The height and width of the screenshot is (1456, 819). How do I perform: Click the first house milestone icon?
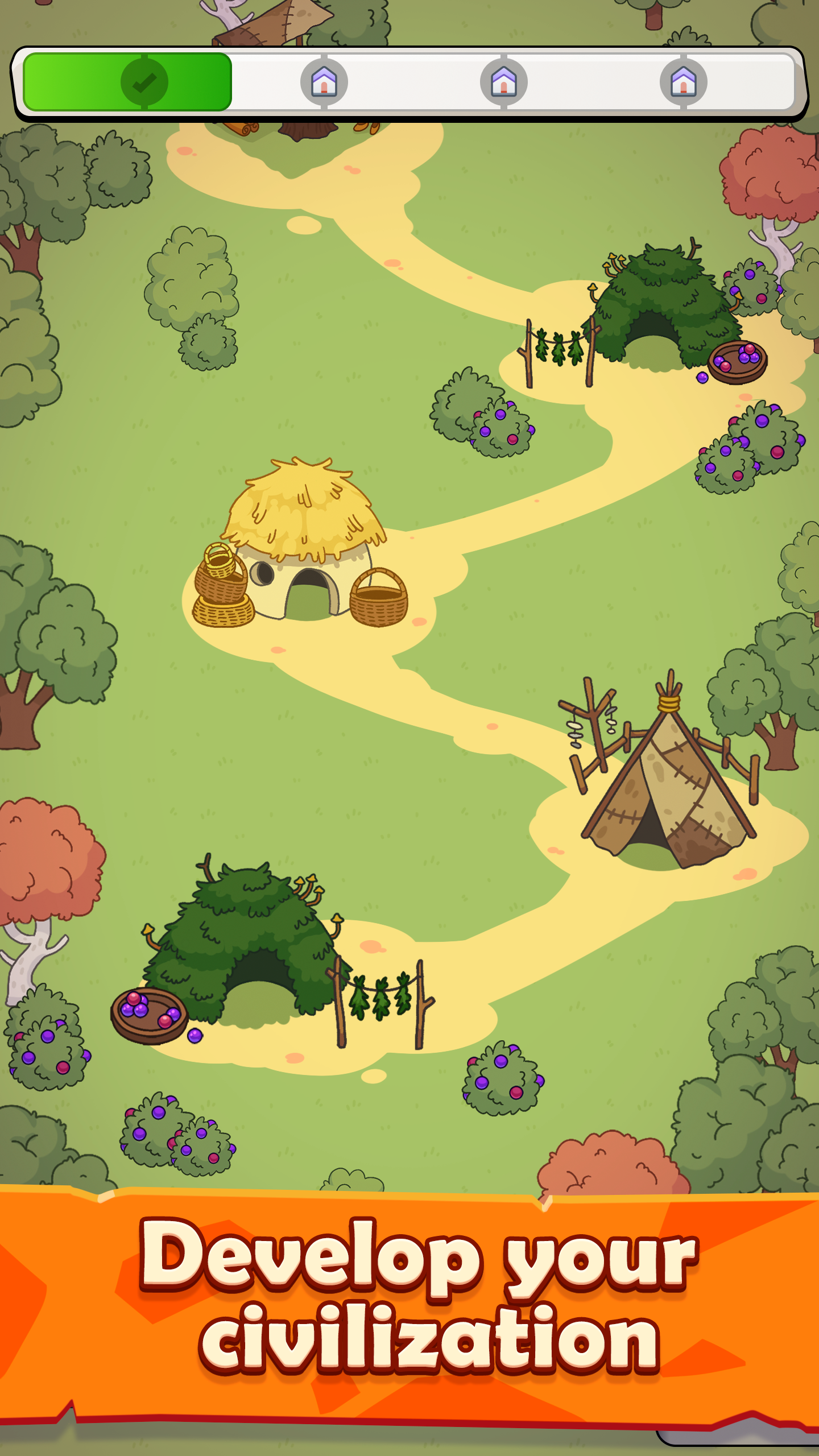click(324, 81)
